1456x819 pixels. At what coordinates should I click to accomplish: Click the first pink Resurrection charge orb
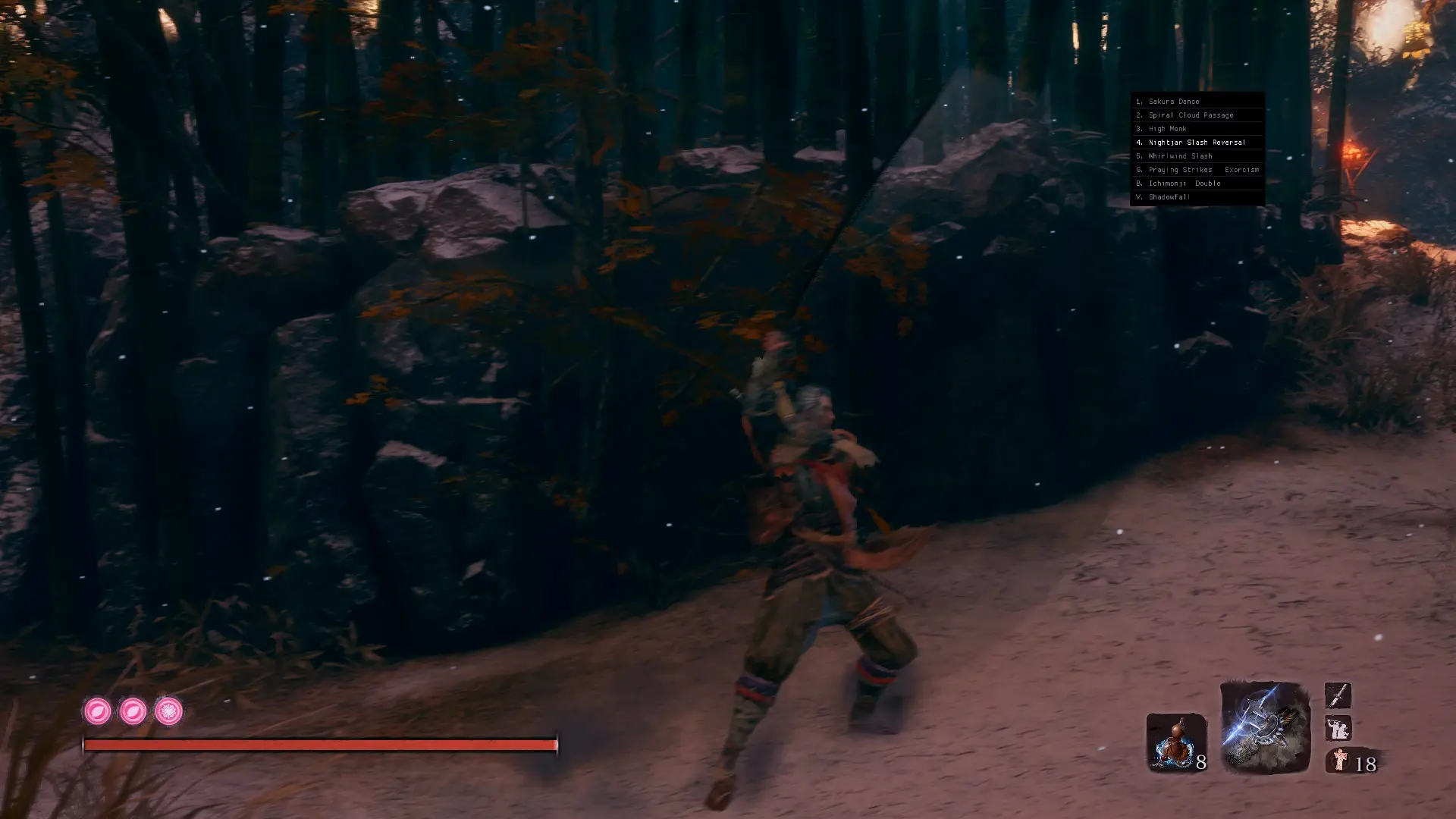tap(99, 711)
